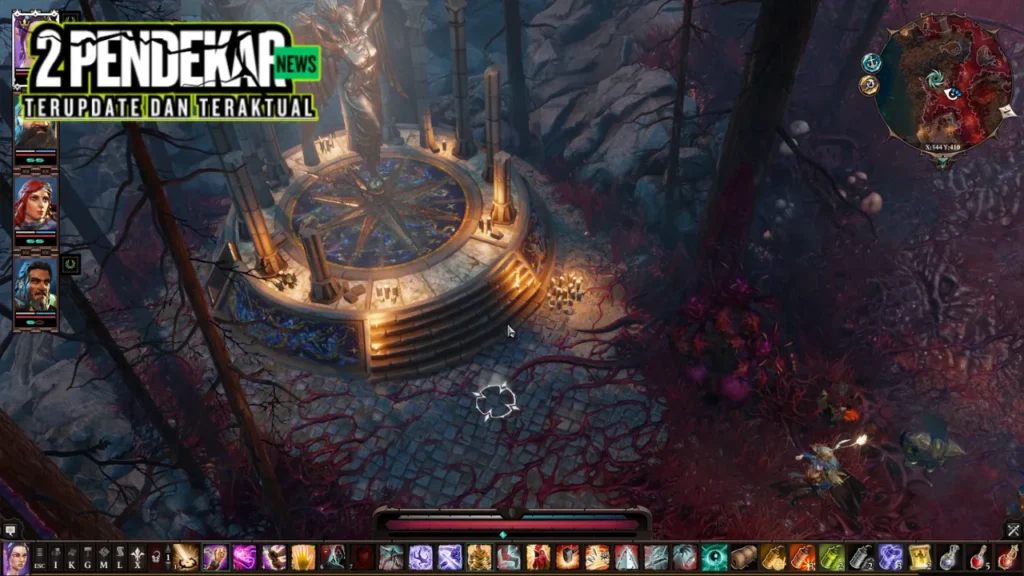This screenshot has width=1024, height=576.
Task: Activate the teal eye skill
Action: click(714, 557)
